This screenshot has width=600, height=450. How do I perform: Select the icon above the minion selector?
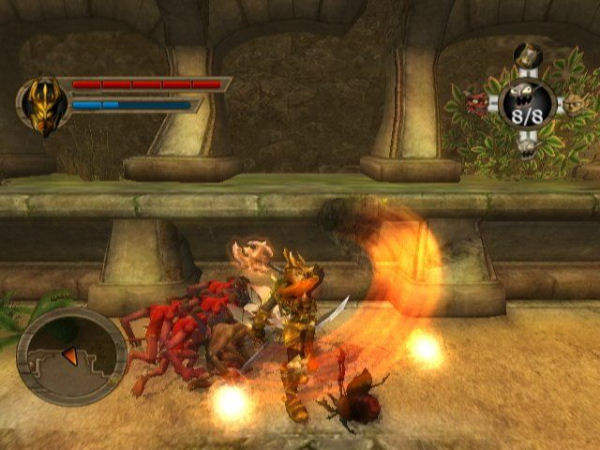[527, 55]
